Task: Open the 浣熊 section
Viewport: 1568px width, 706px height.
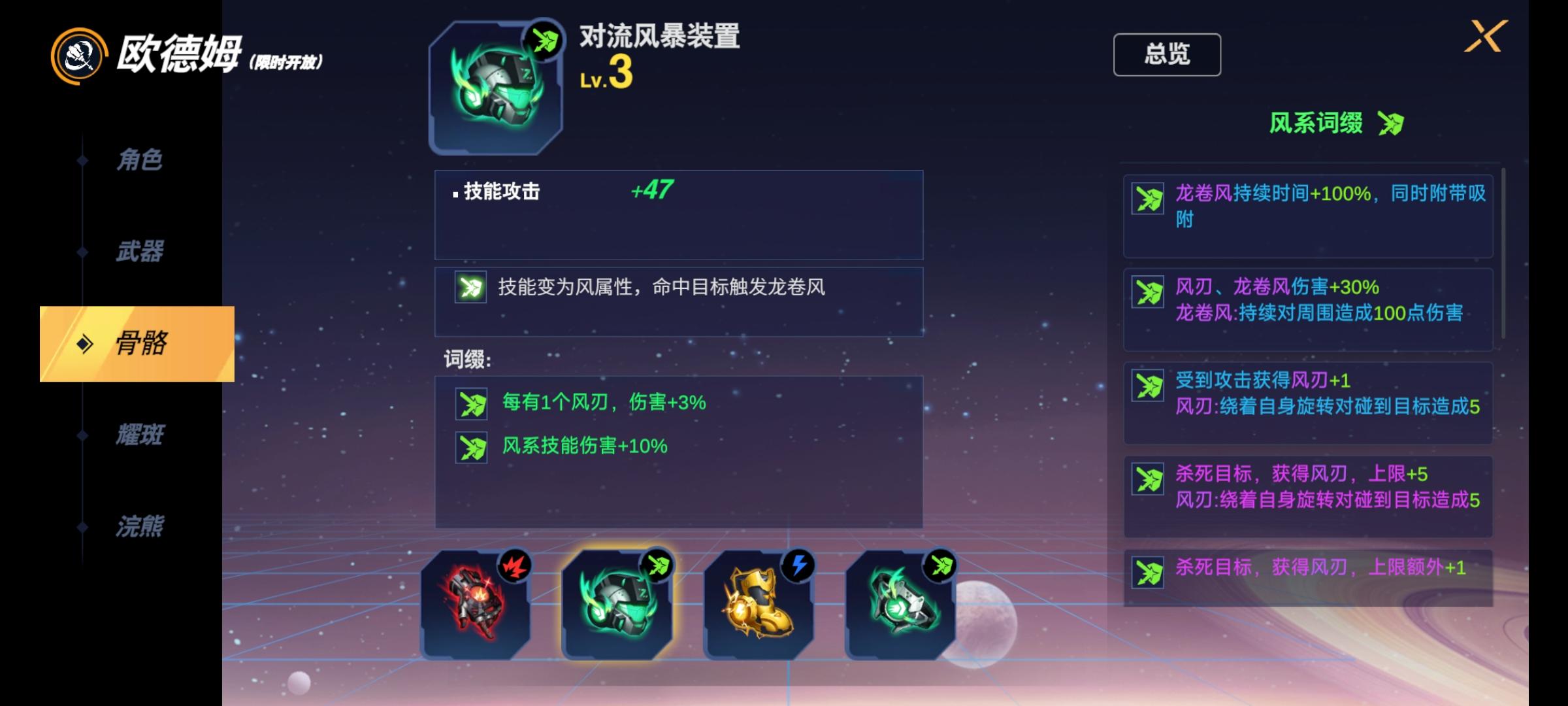Action: coord(140,525)
